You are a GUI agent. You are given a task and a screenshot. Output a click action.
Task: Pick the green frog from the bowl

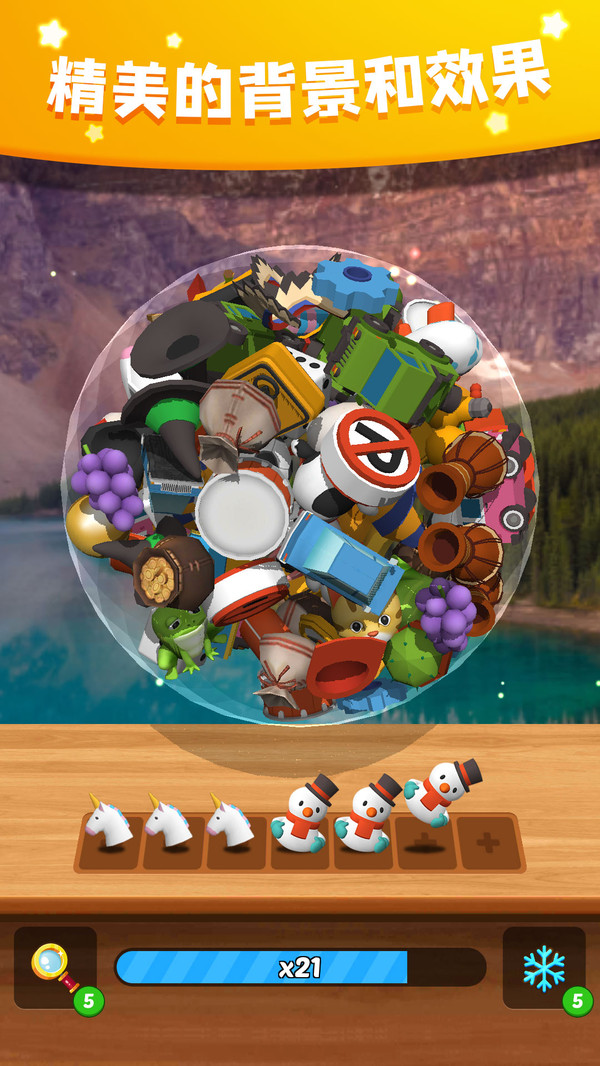178,637
